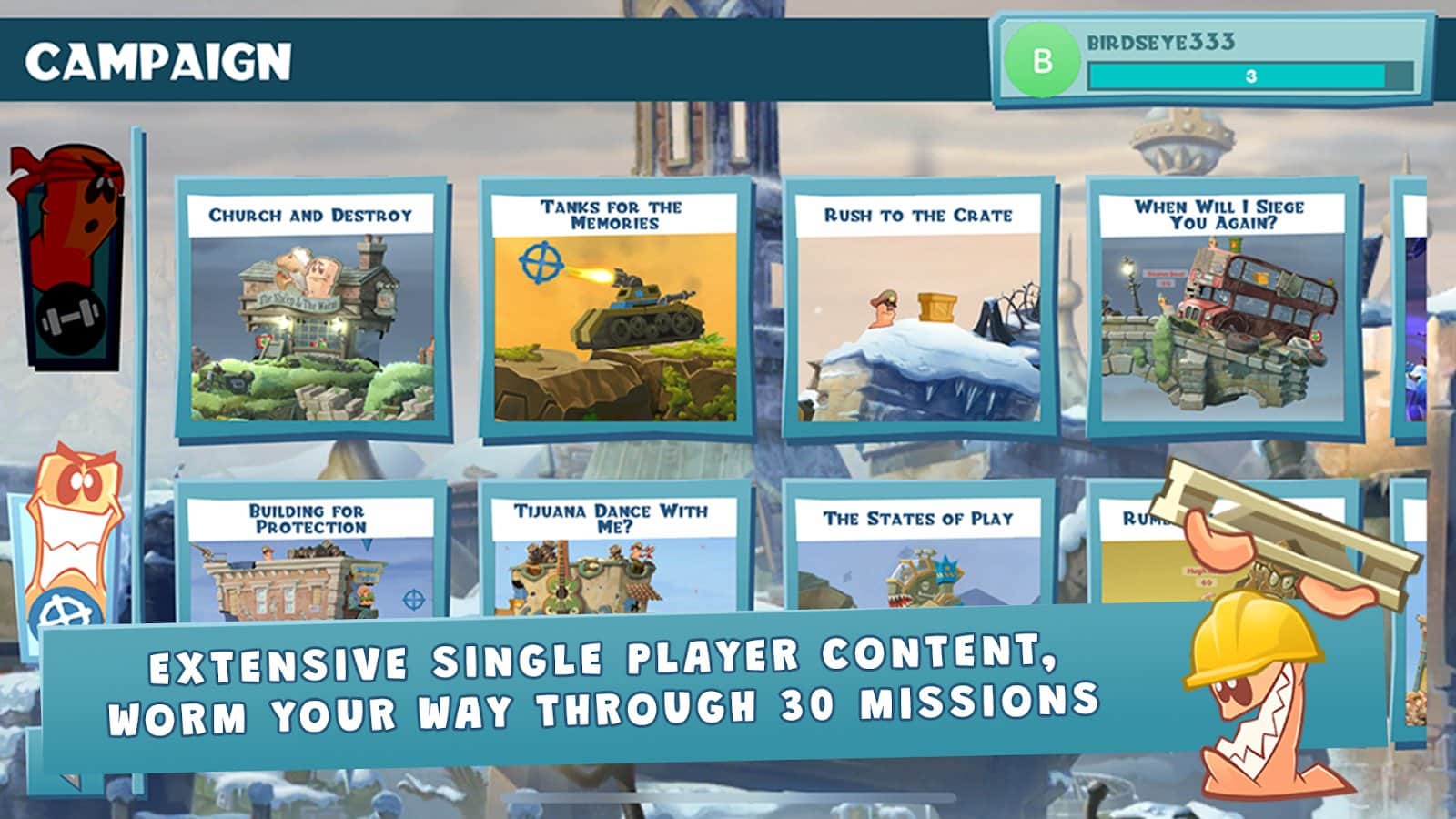The image size is (1456, 819).
Task: Choose the Rush to the Crate mission
Action: point(918,309)
